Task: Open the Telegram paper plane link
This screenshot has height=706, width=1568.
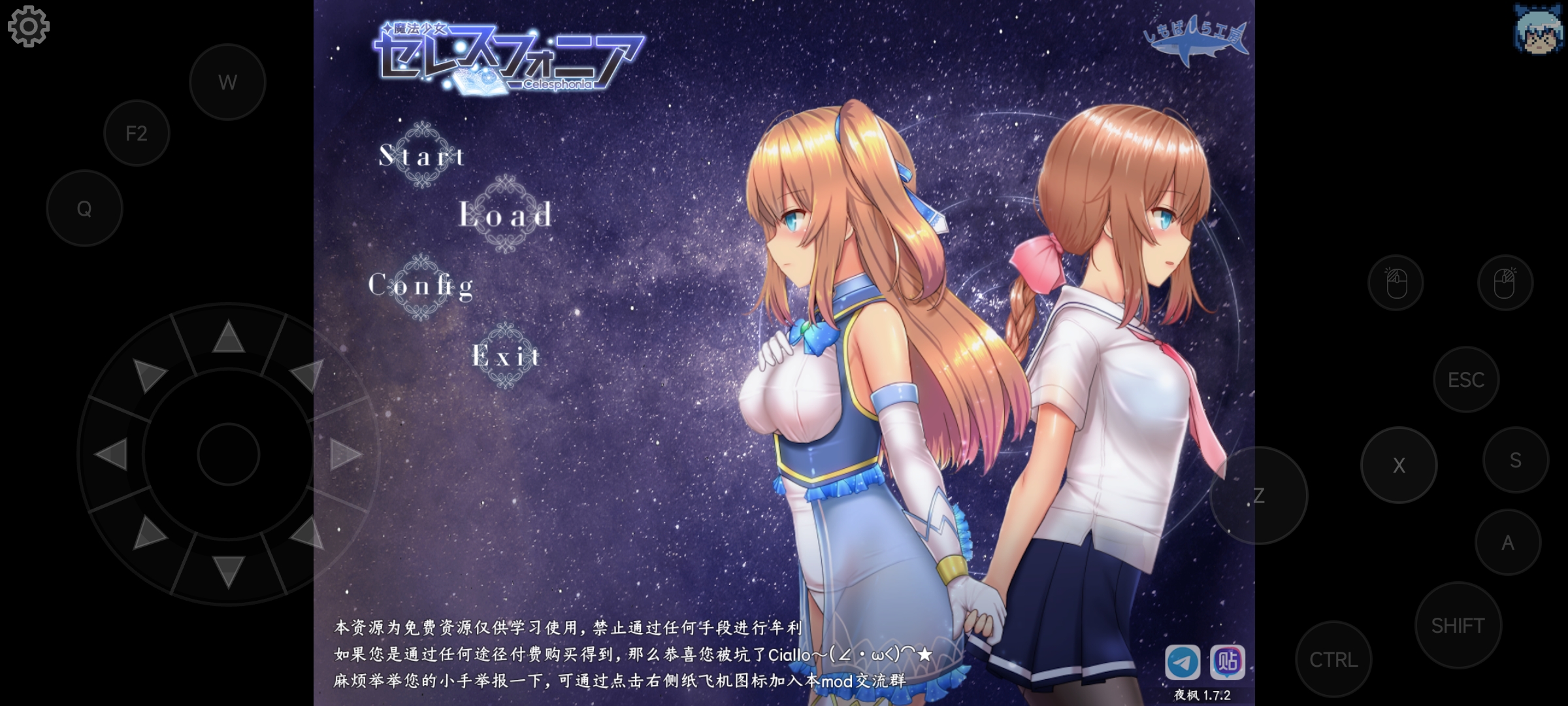Action: click(1183, 662)
